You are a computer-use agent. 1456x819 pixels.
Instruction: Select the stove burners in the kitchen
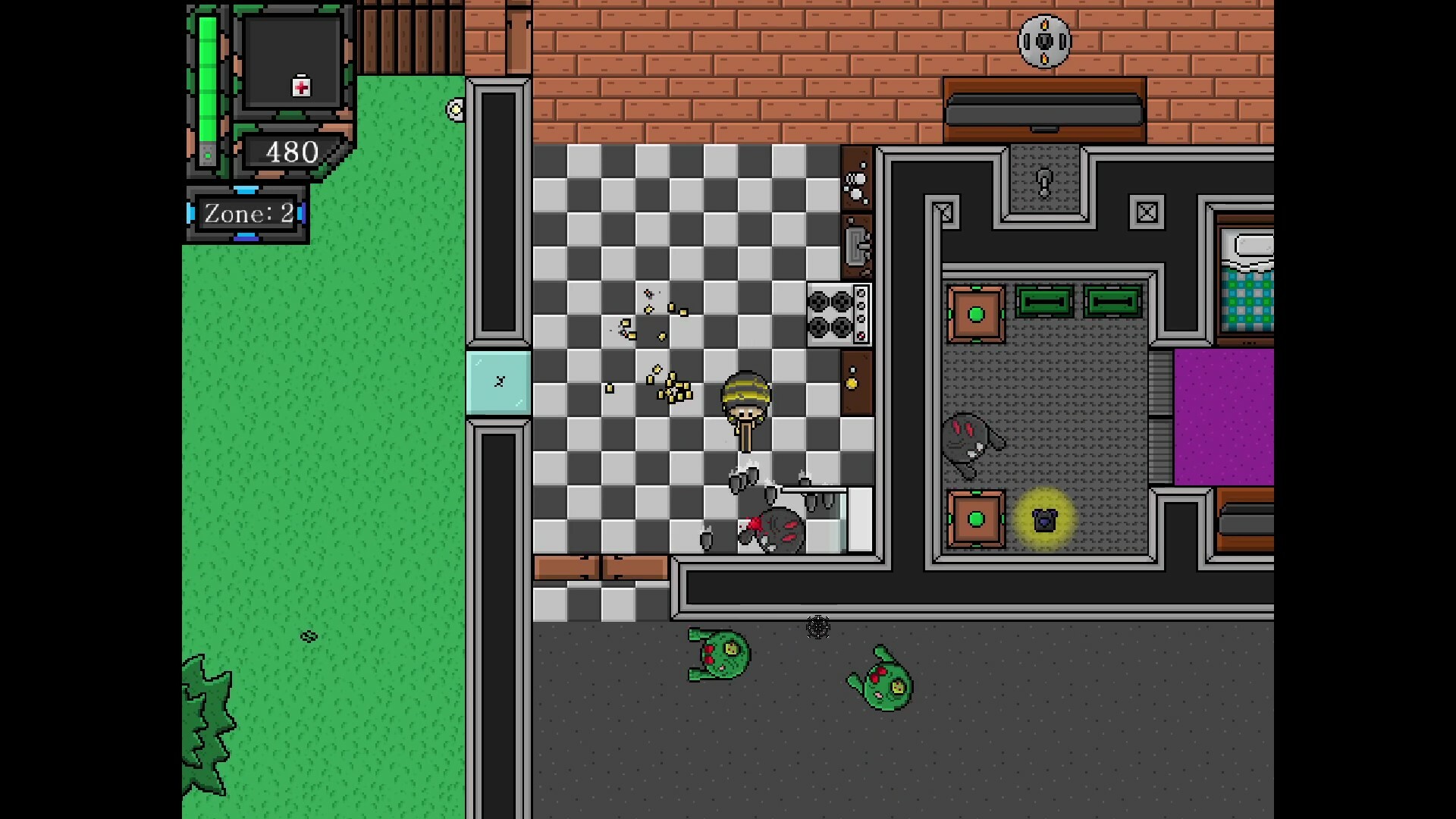pyautogui.click(x=832, y=316)
